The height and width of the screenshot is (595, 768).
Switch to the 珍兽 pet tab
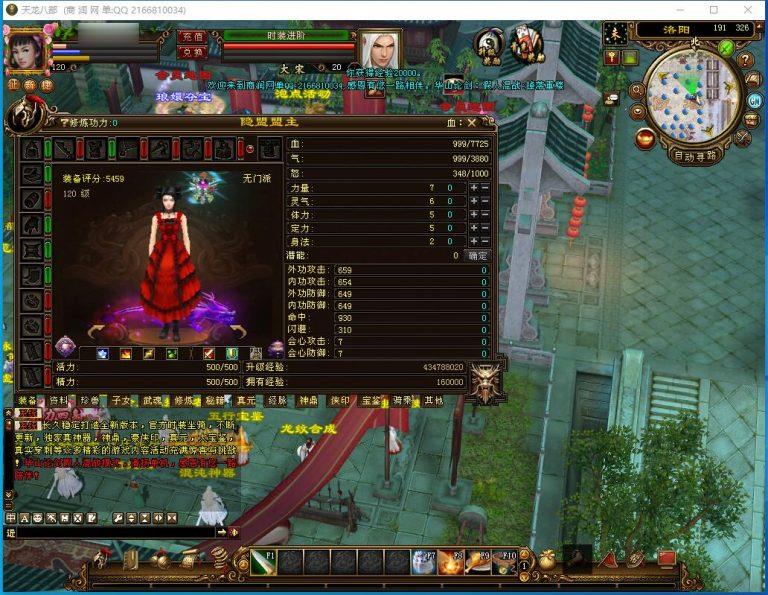click(x=90, y=400)
